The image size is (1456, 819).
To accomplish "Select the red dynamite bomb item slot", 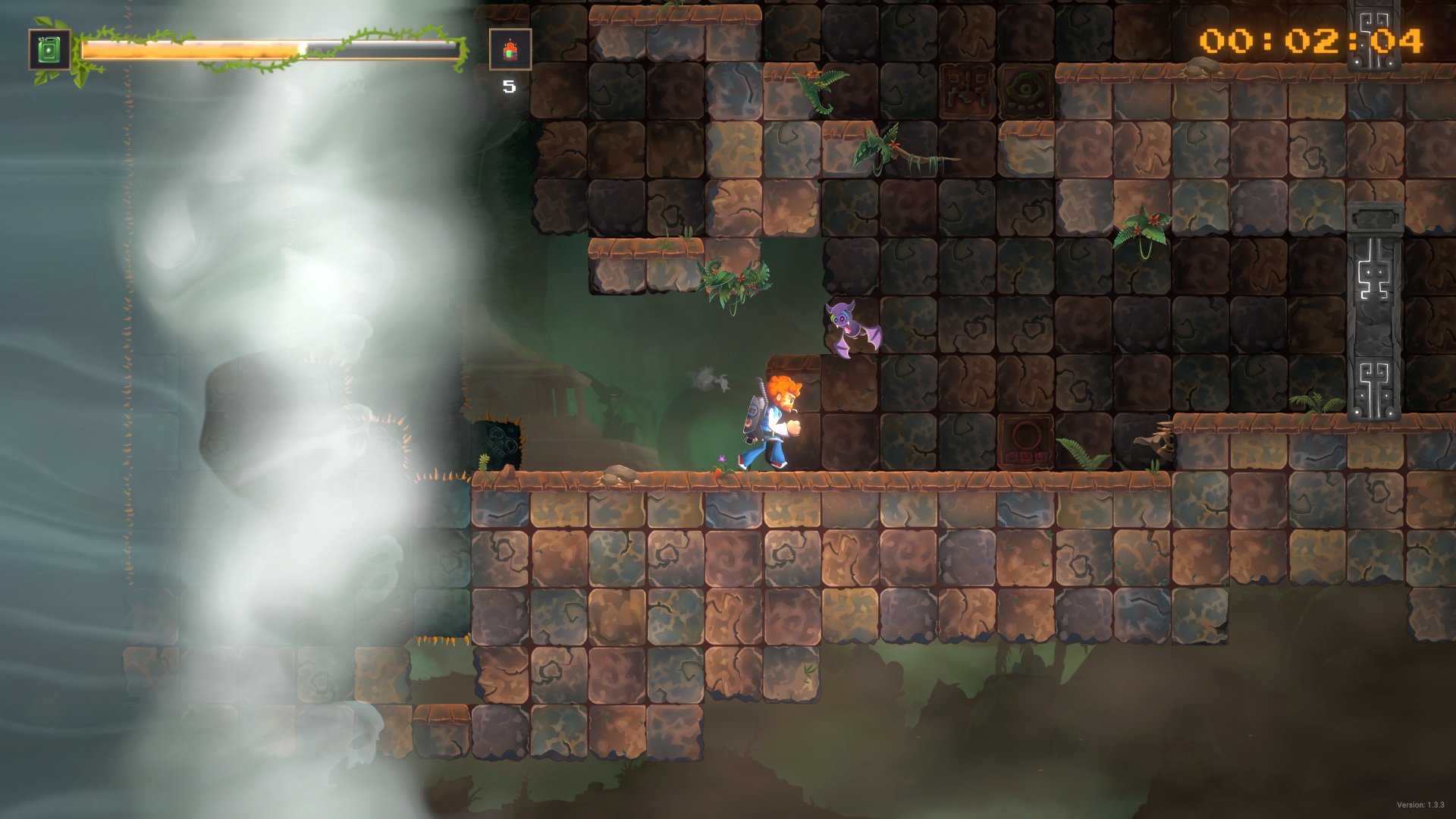I will [510, 50].
